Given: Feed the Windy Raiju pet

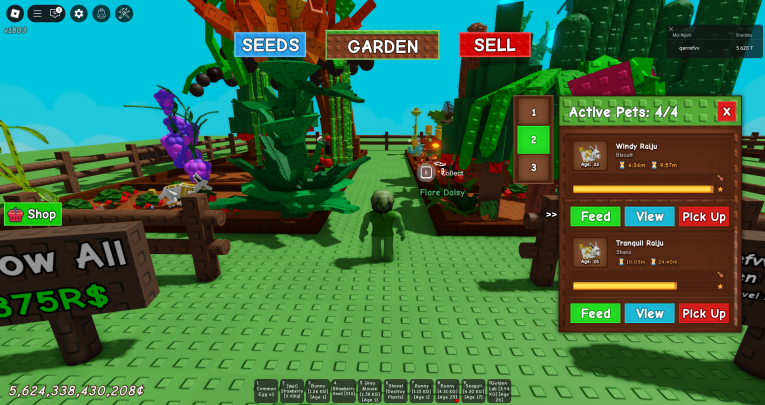Looking at the screenshot, I should click(x=595, y=216).
